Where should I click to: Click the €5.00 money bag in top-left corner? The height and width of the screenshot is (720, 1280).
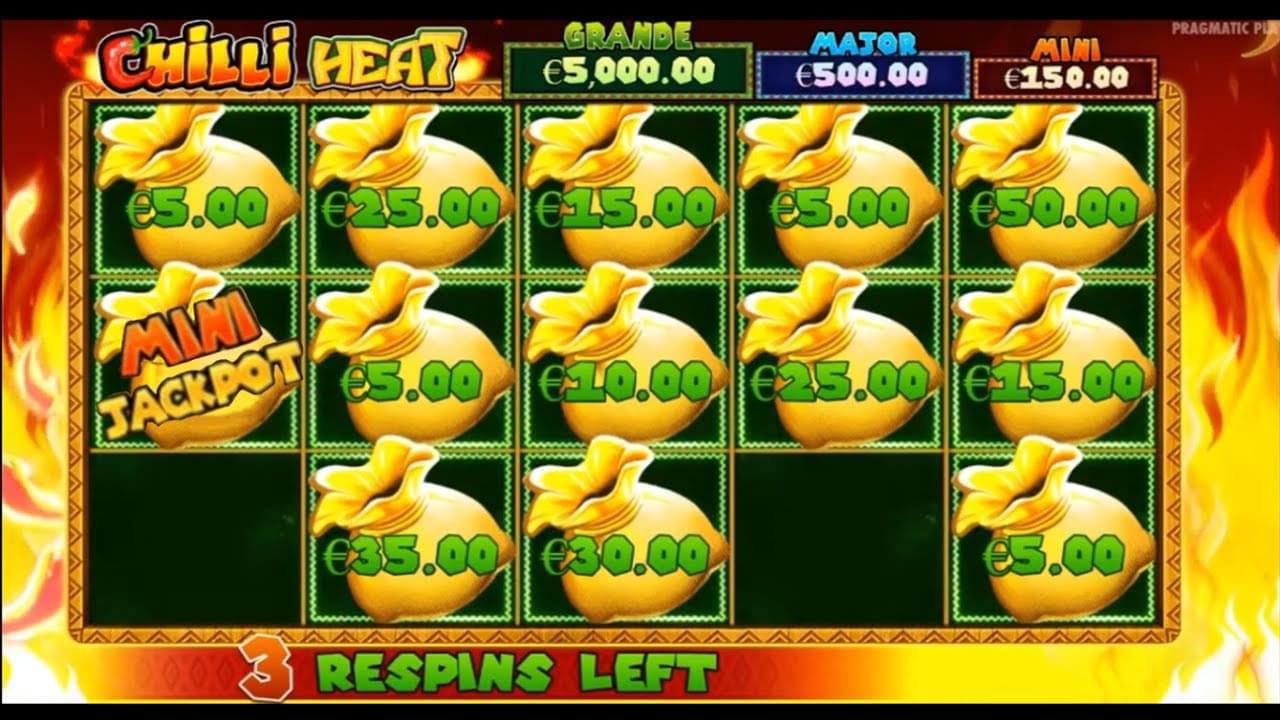pos(185,200)
